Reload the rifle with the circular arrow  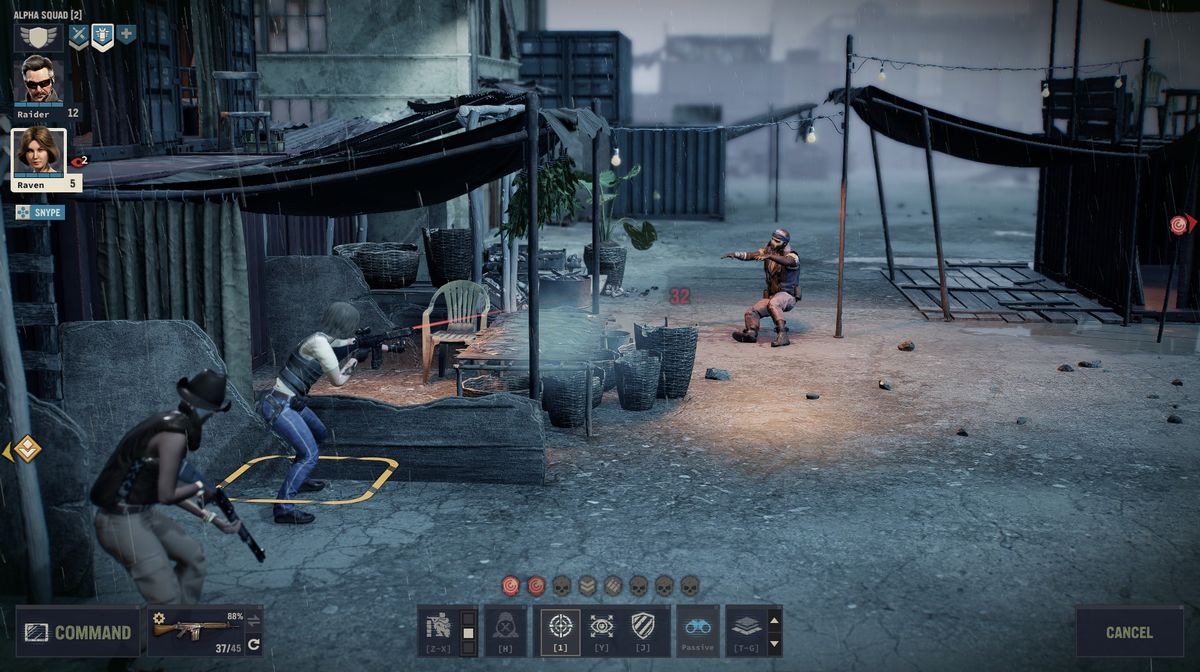254,644
